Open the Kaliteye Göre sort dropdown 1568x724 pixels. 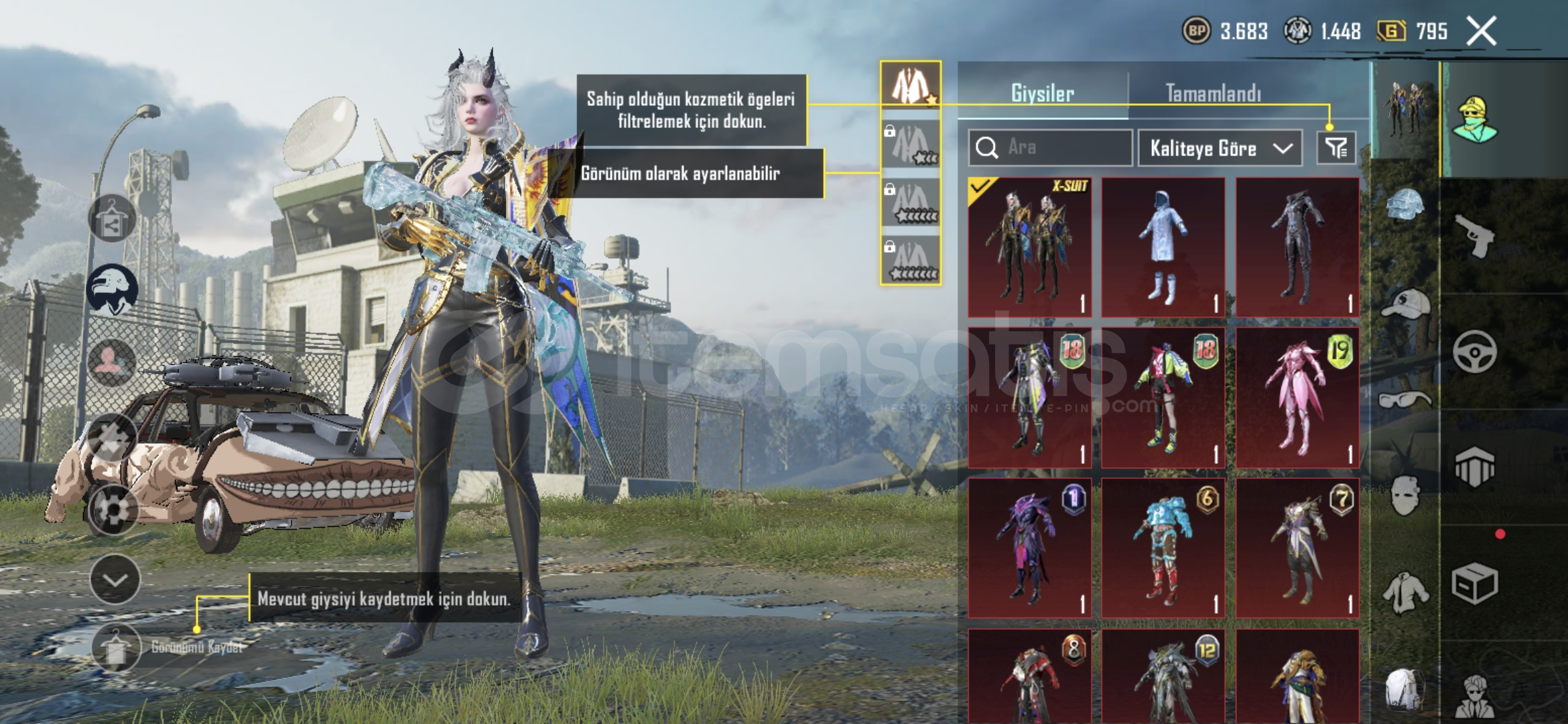point(1220,148)
